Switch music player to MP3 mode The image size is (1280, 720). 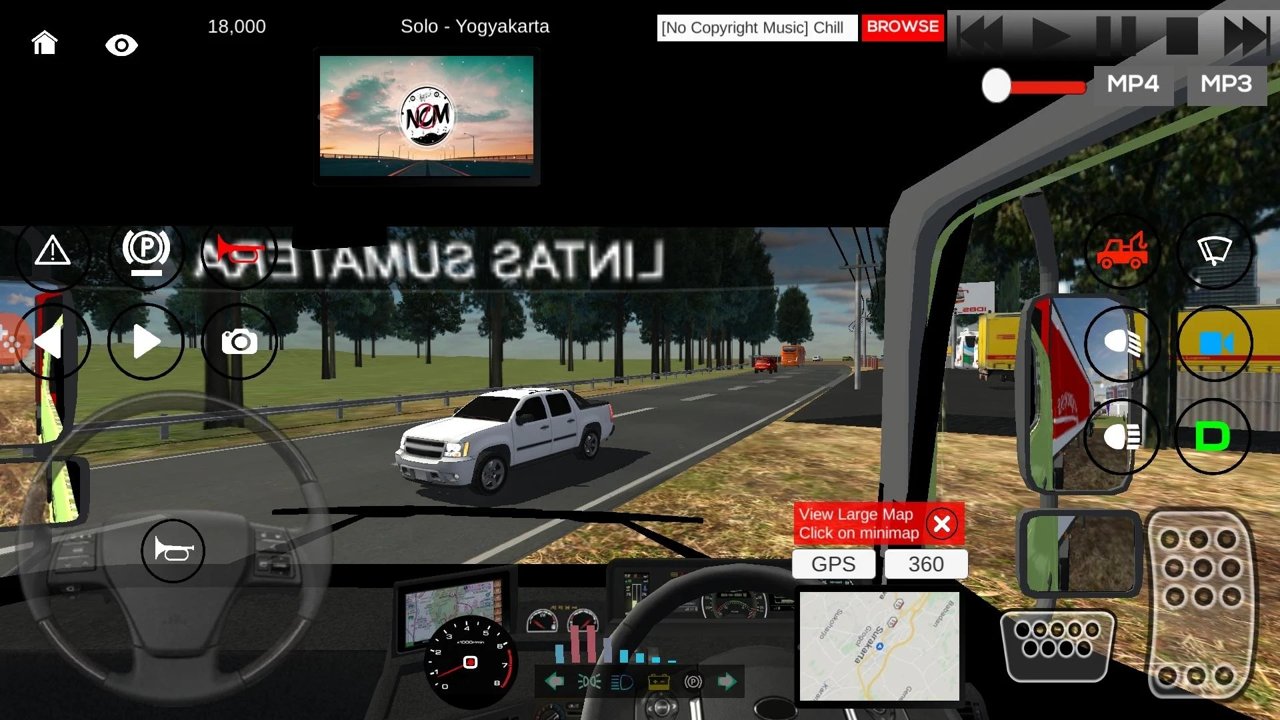pyautogui.click(x=1226, y=84)
